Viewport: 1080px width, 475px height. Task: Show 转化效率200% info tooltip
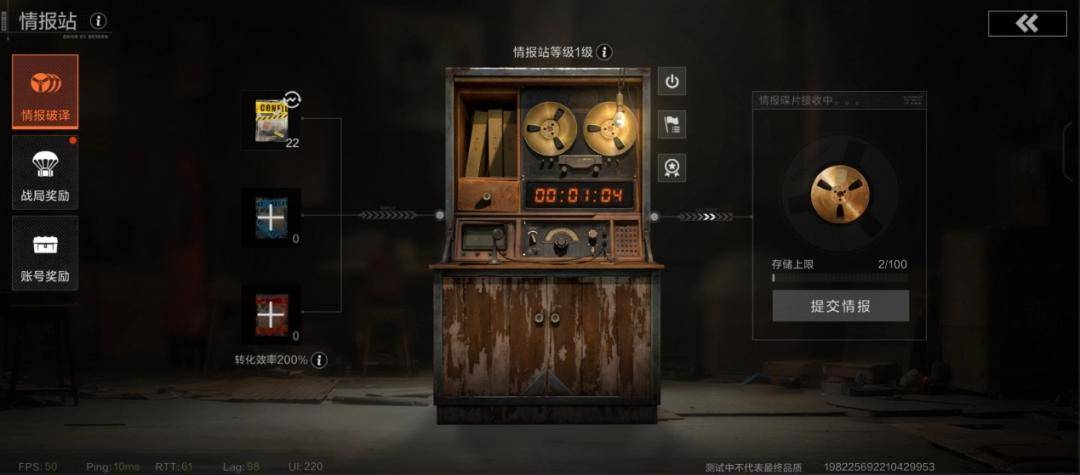(319, 360)
